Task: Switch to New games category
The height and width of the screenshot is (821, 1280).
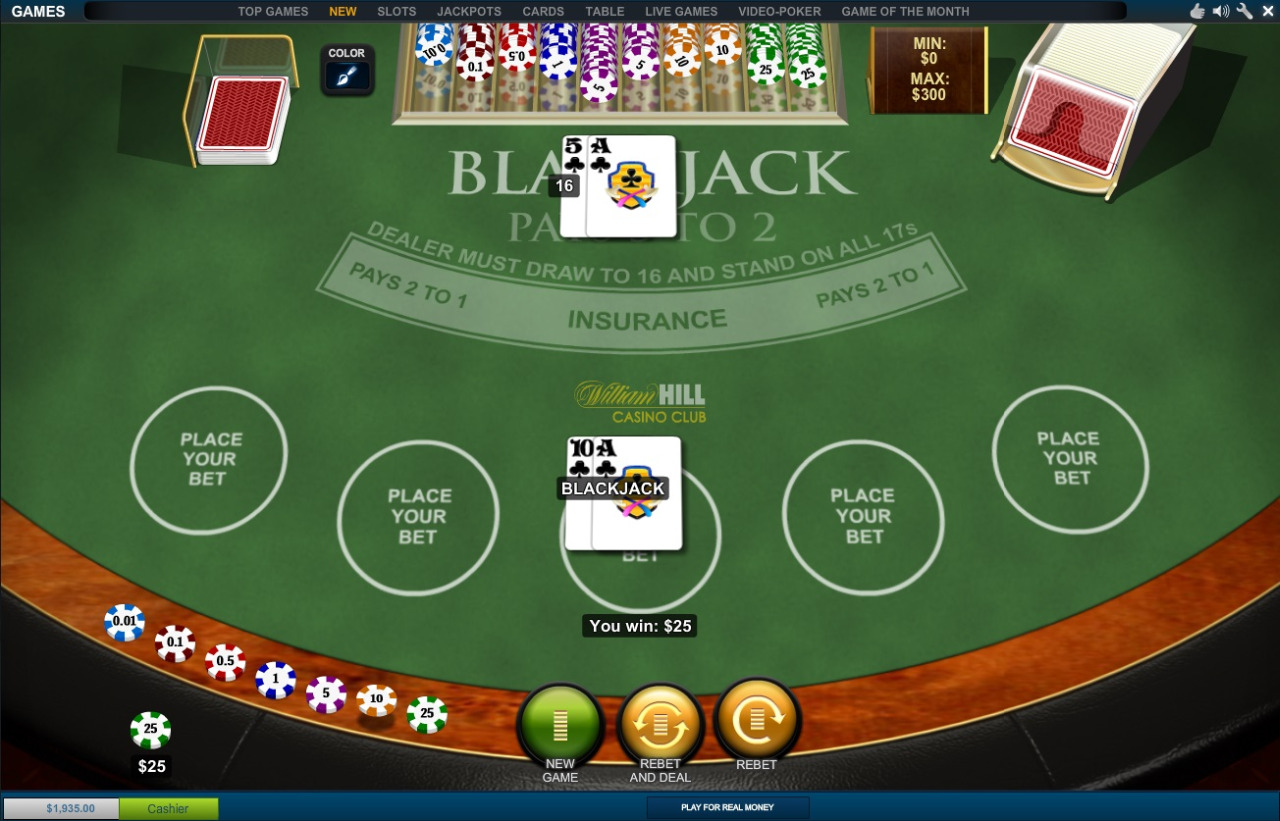Action: [x=343, y=12]
